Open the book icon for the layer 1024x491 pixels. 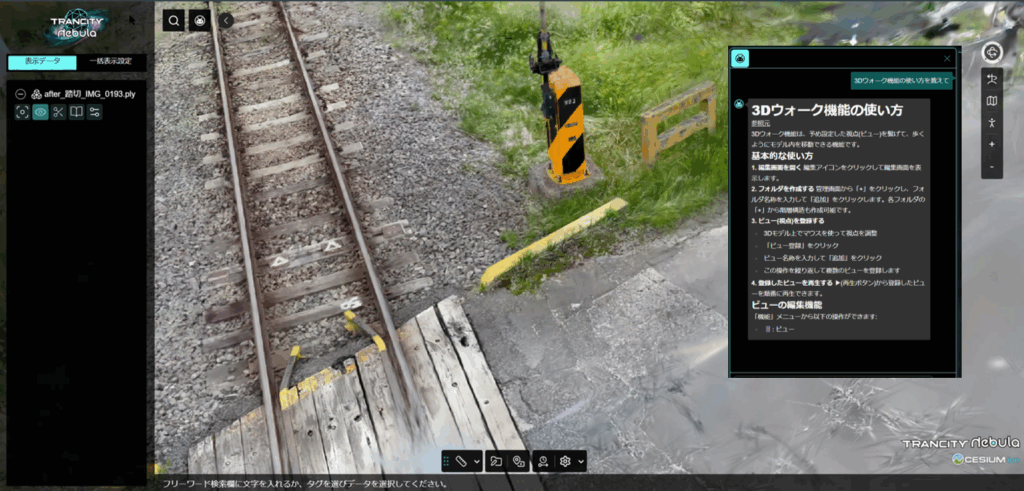coord(77,112)
